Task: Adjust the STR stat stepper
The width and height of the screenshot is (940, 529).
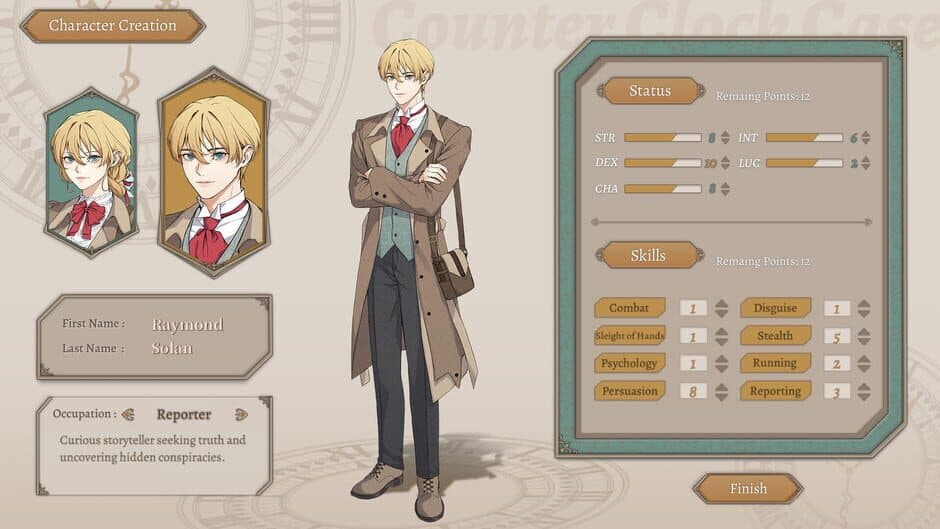Action: [x=726, y=138]
